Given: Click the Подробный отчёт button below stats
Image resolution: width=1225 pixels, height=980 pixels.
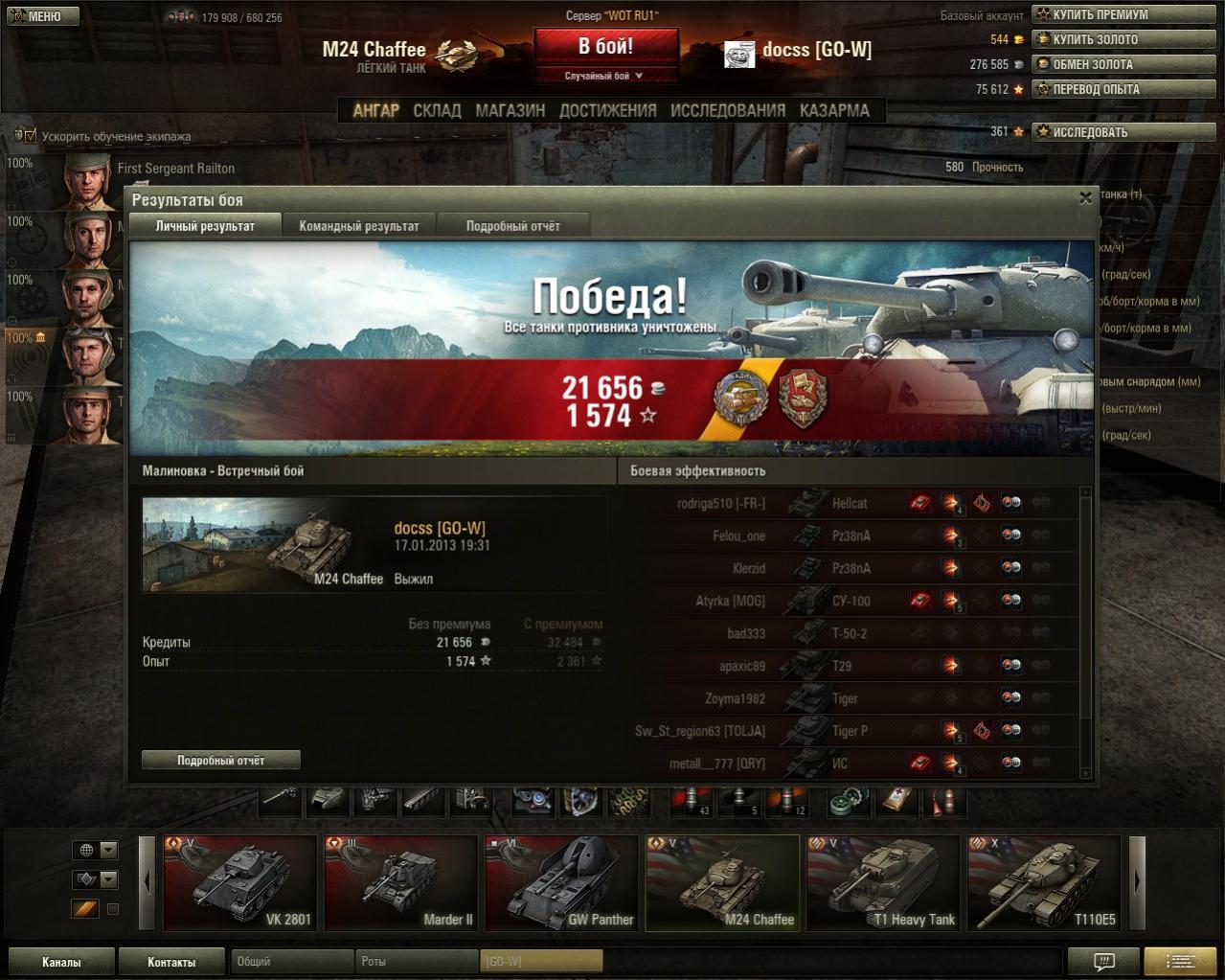Looking at the screenshot, I should [220, 760].
